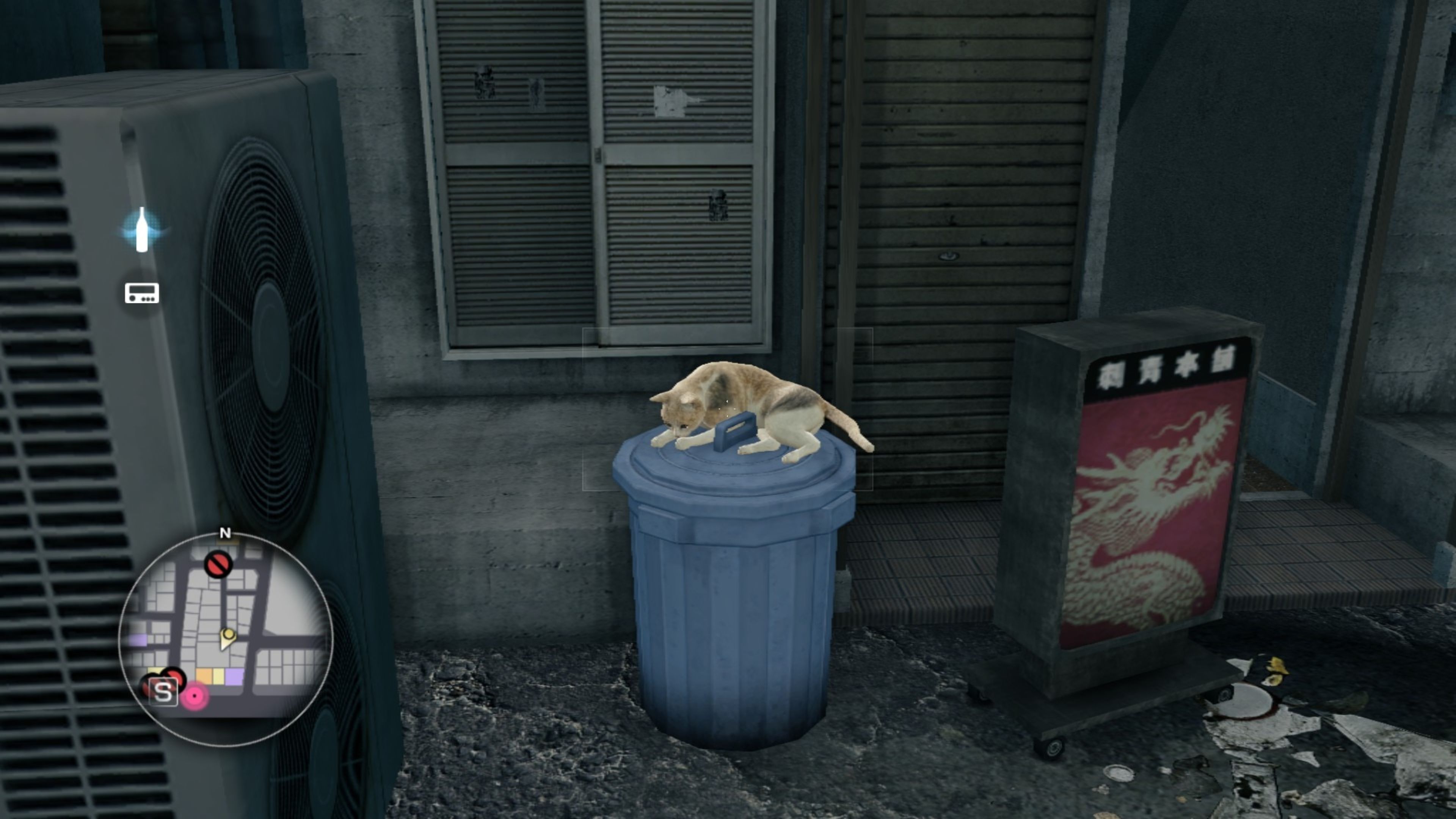Image resolution: width=1456 pixels, height=819 pixels.
Task: Open the pager icon
Action: point(142,293)
